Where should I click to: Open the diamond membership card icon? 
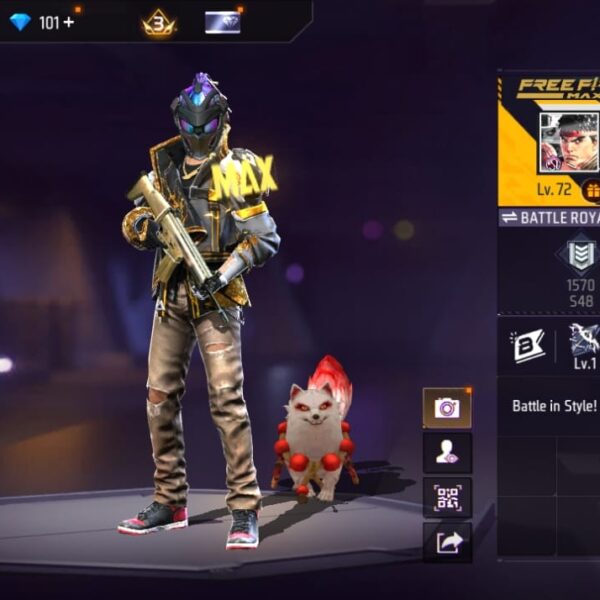[x=222, y=22]
